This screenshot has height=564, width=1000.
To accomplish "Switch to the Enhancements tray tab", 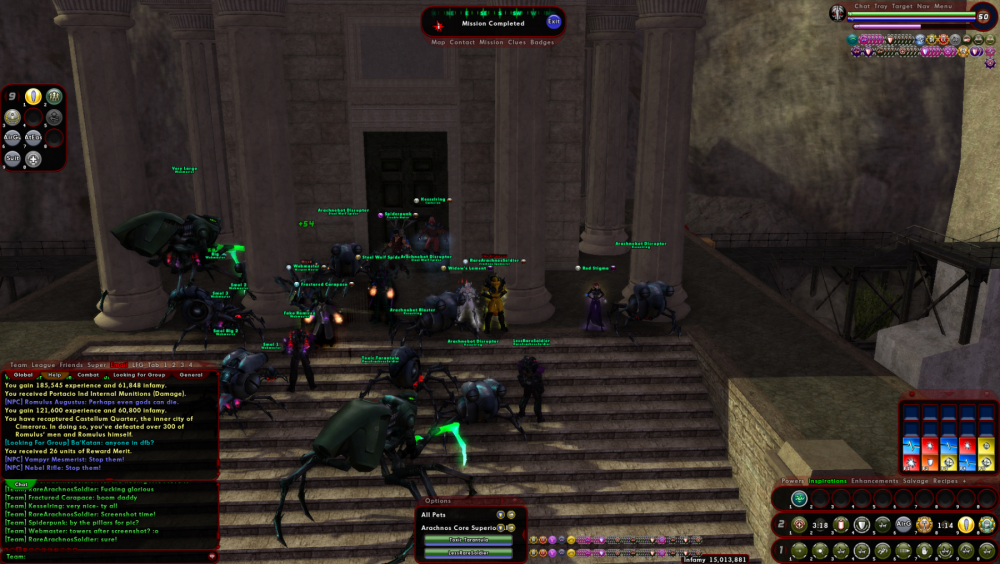I will tap(874, 481).
